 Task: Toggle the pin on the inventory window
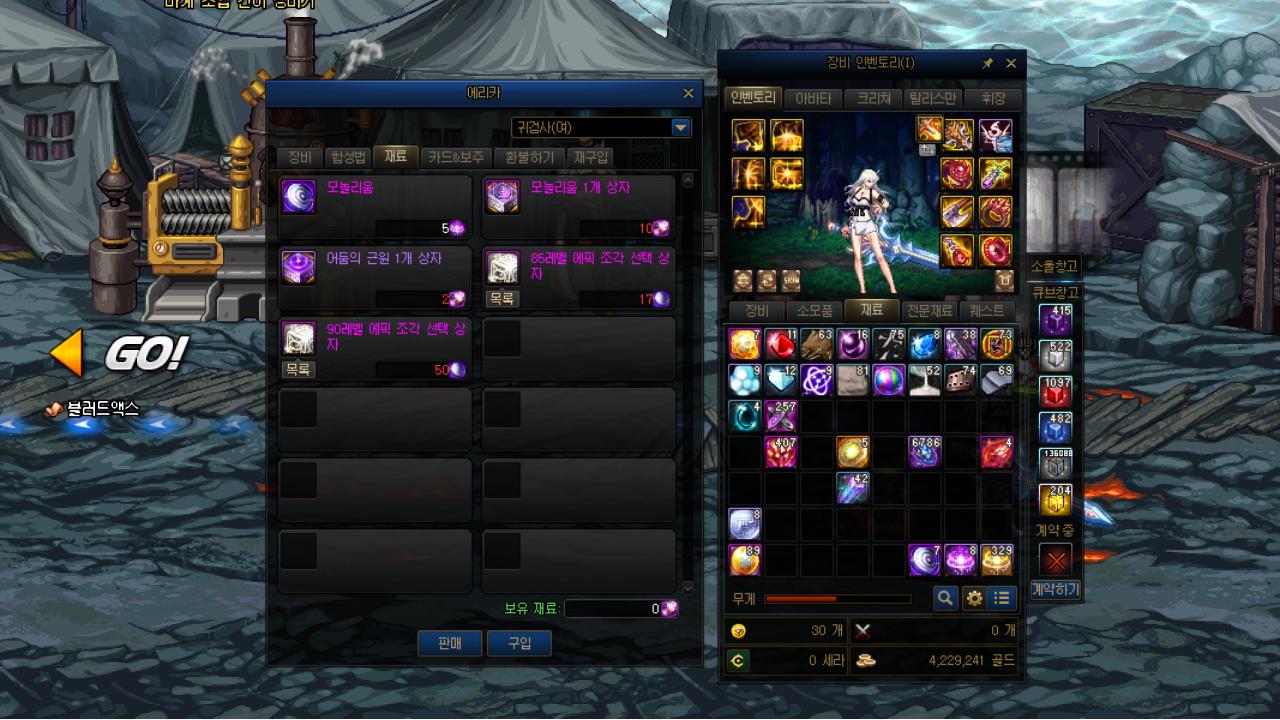(x=987, y=63)
